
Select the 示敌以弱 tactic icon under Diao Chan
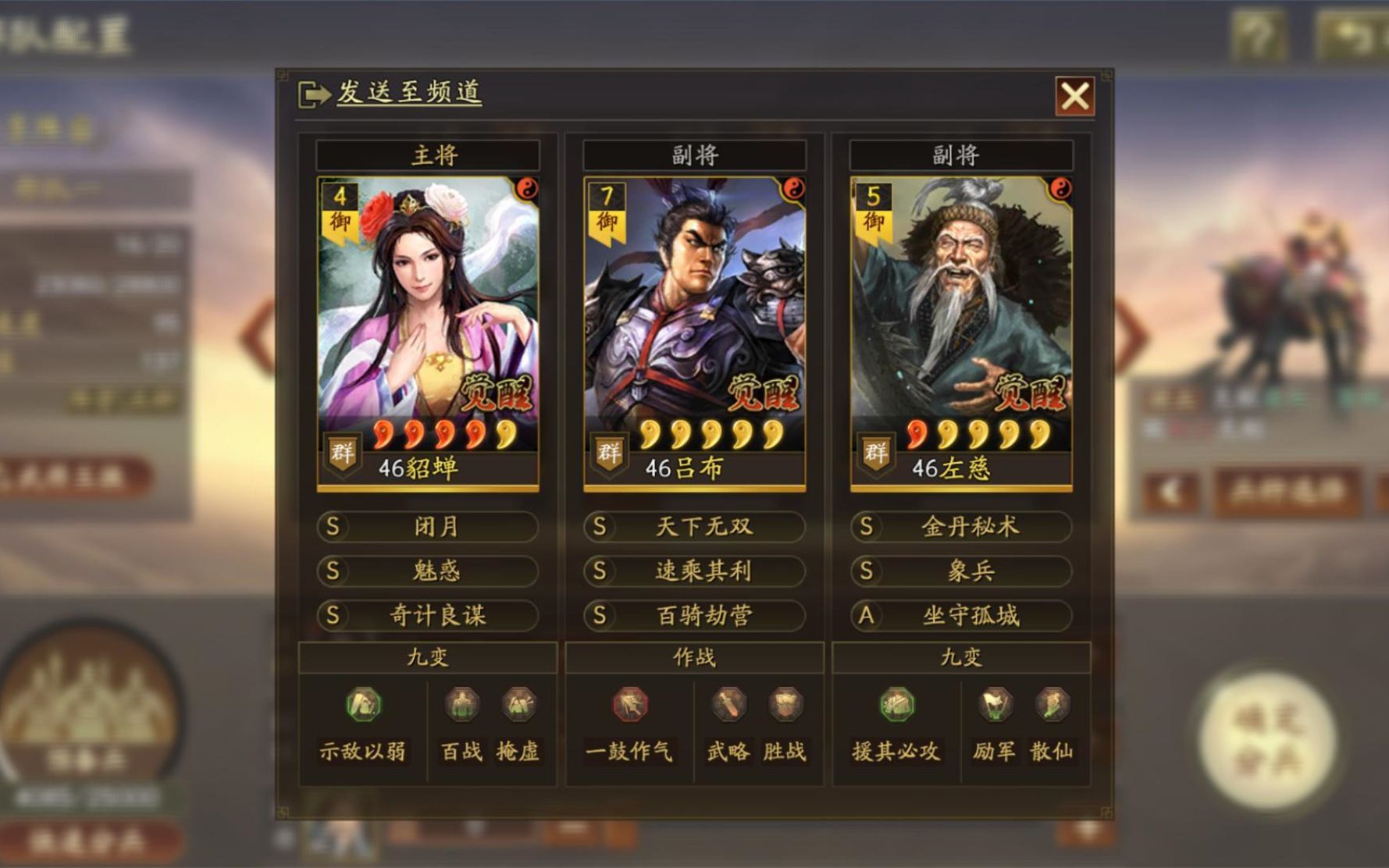point(364,703)
